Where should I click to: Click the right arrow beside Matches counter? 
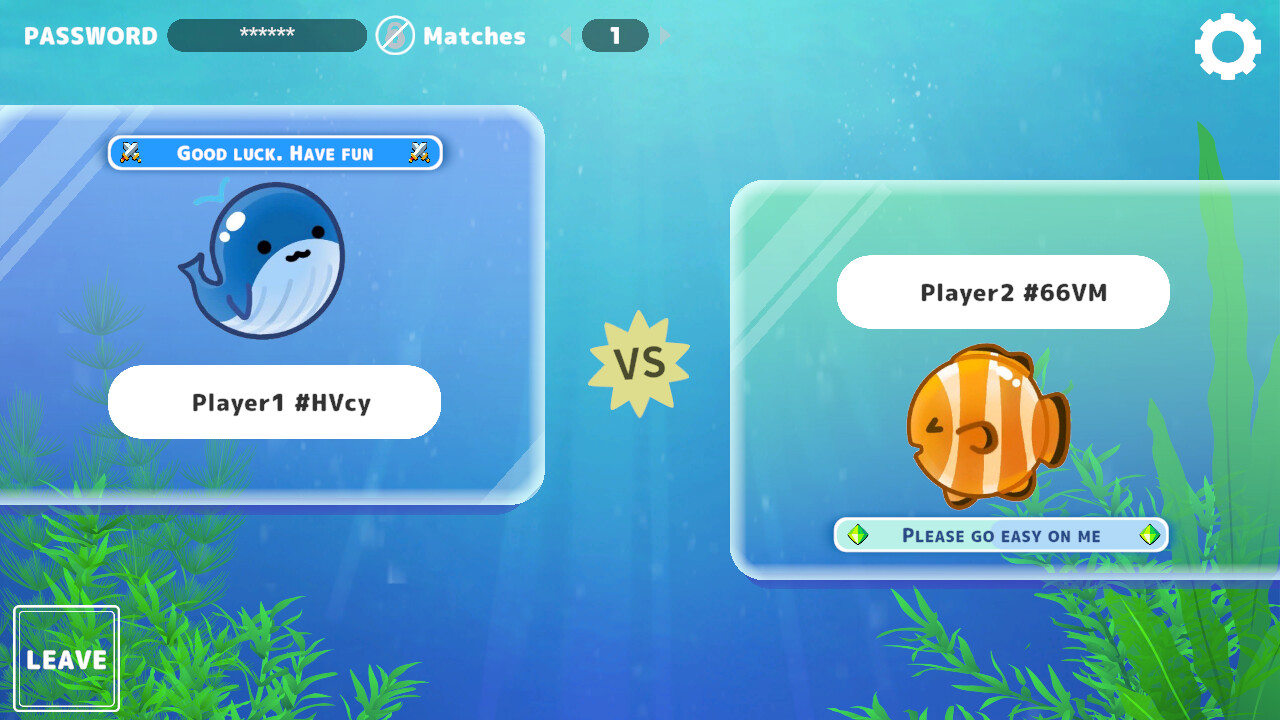pyautogui.click(x=665, y=36)
